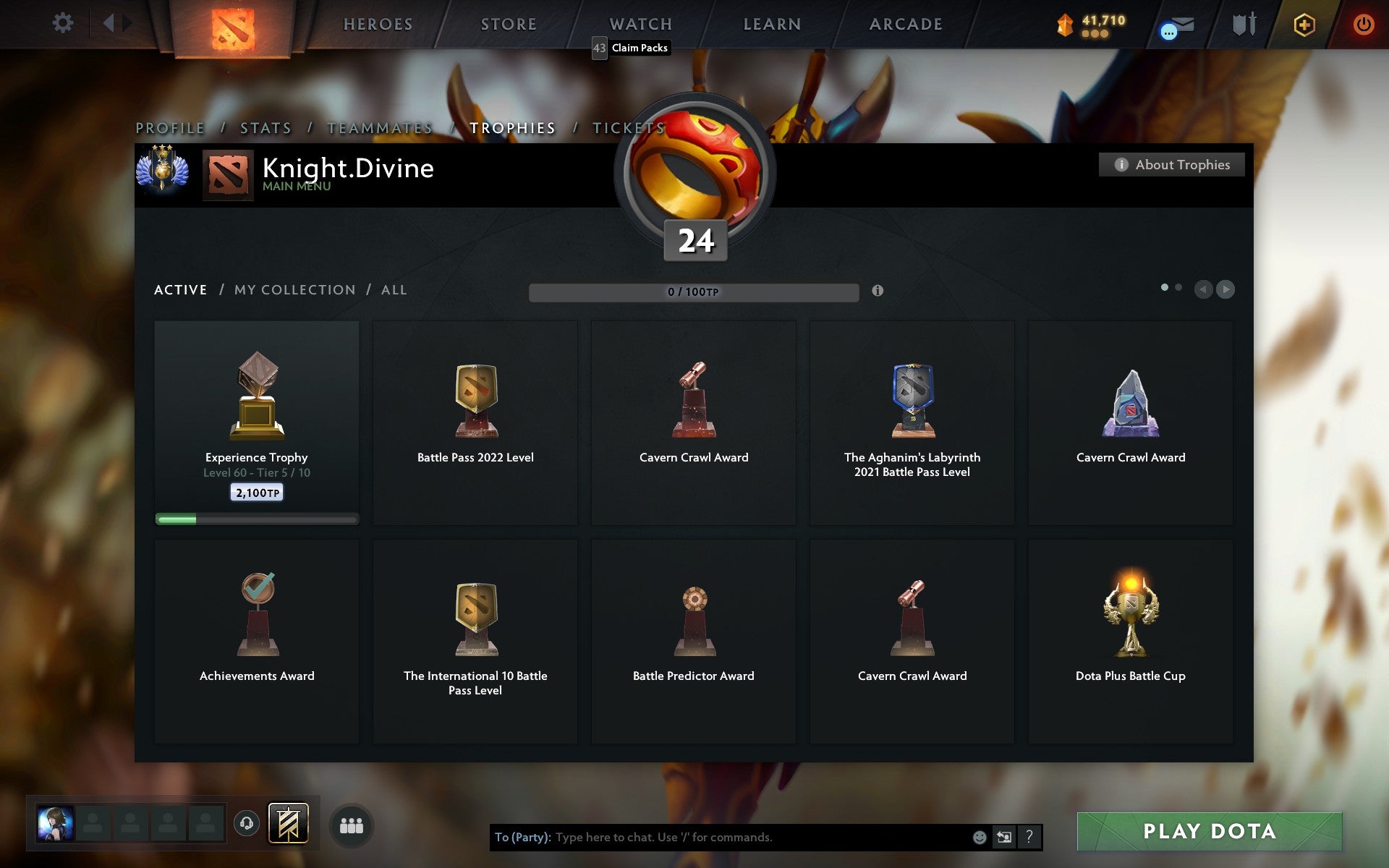The image size is (1389, 868).
Task: Open the settings gear icon
Action: coord(64,23)
